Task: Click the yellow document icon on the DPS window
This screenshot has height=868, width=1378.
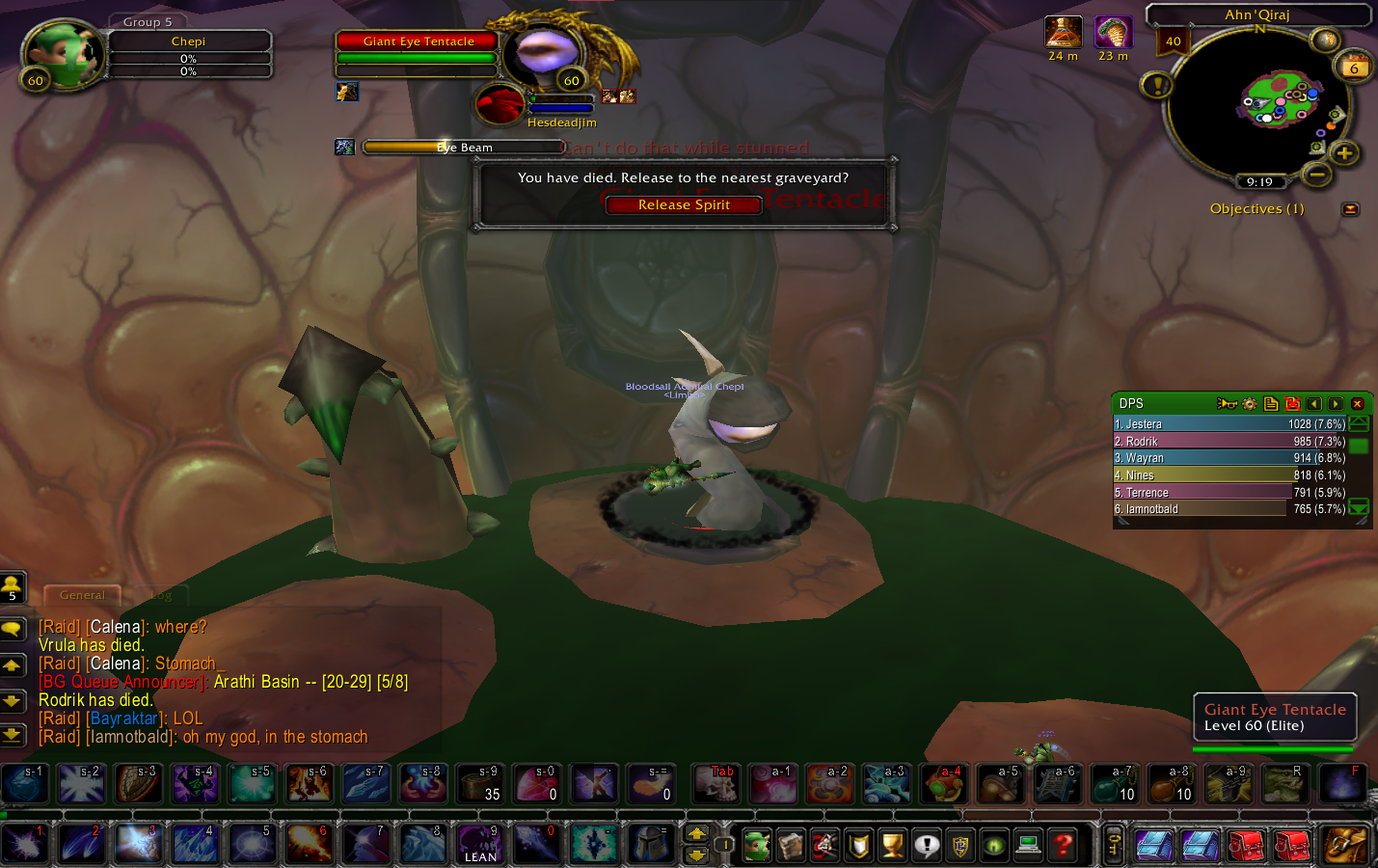Action: click(x=1272, y=404)
